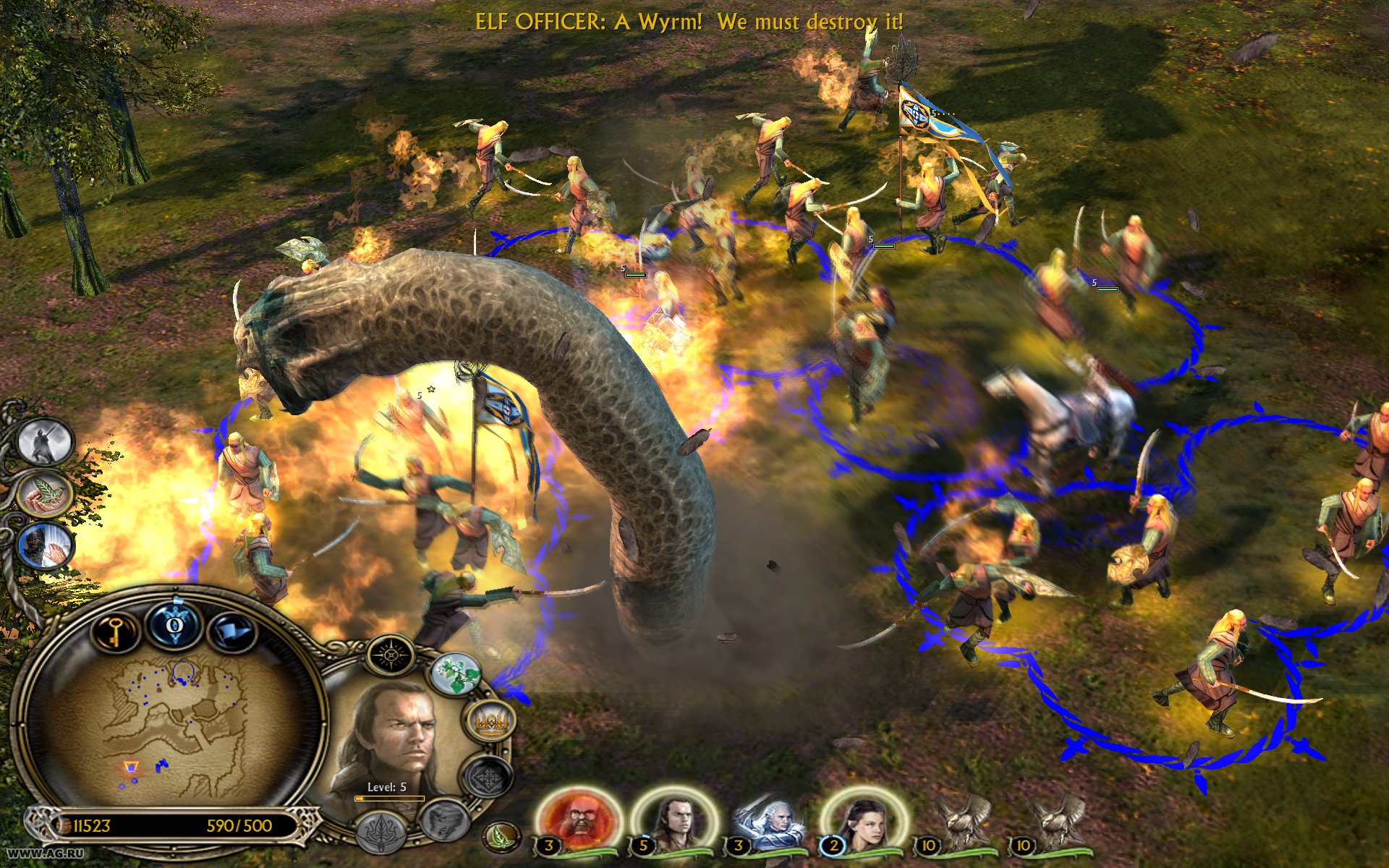Activate the helmeted face and hand power
The height and width of the screenshot is (868, 1389).
click(46, 546)
